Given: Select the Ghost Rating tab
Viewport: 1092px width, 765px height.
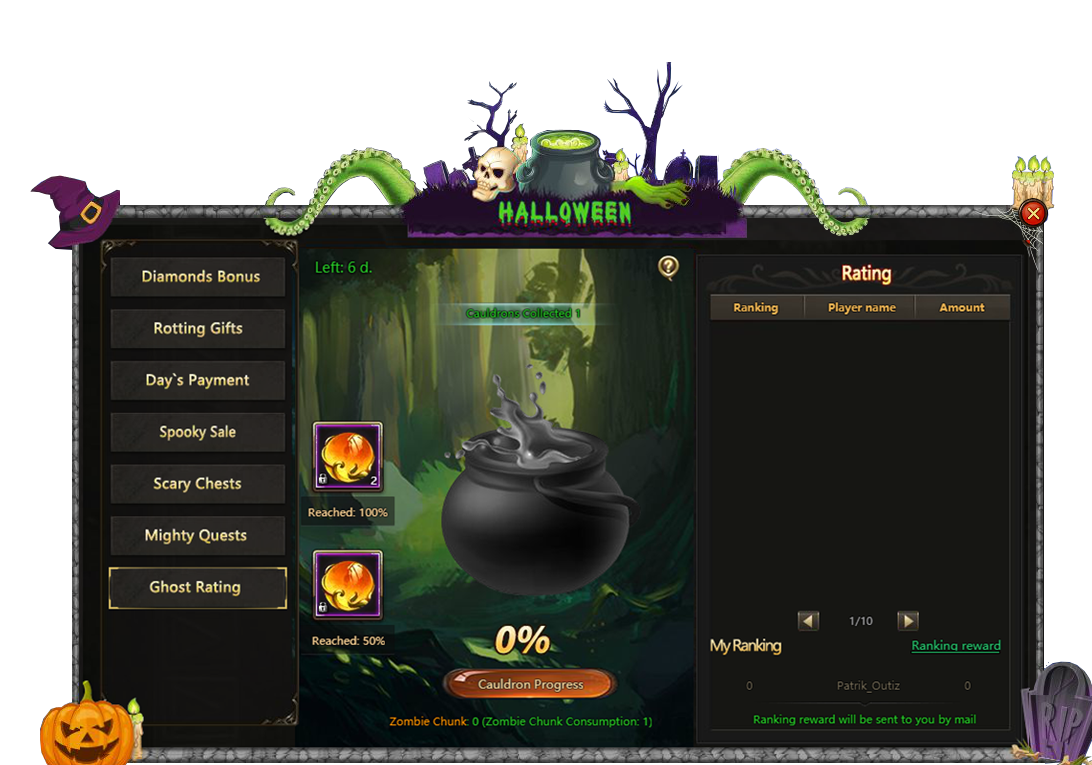Looking at the screenshot, I should tap(198, 588).
